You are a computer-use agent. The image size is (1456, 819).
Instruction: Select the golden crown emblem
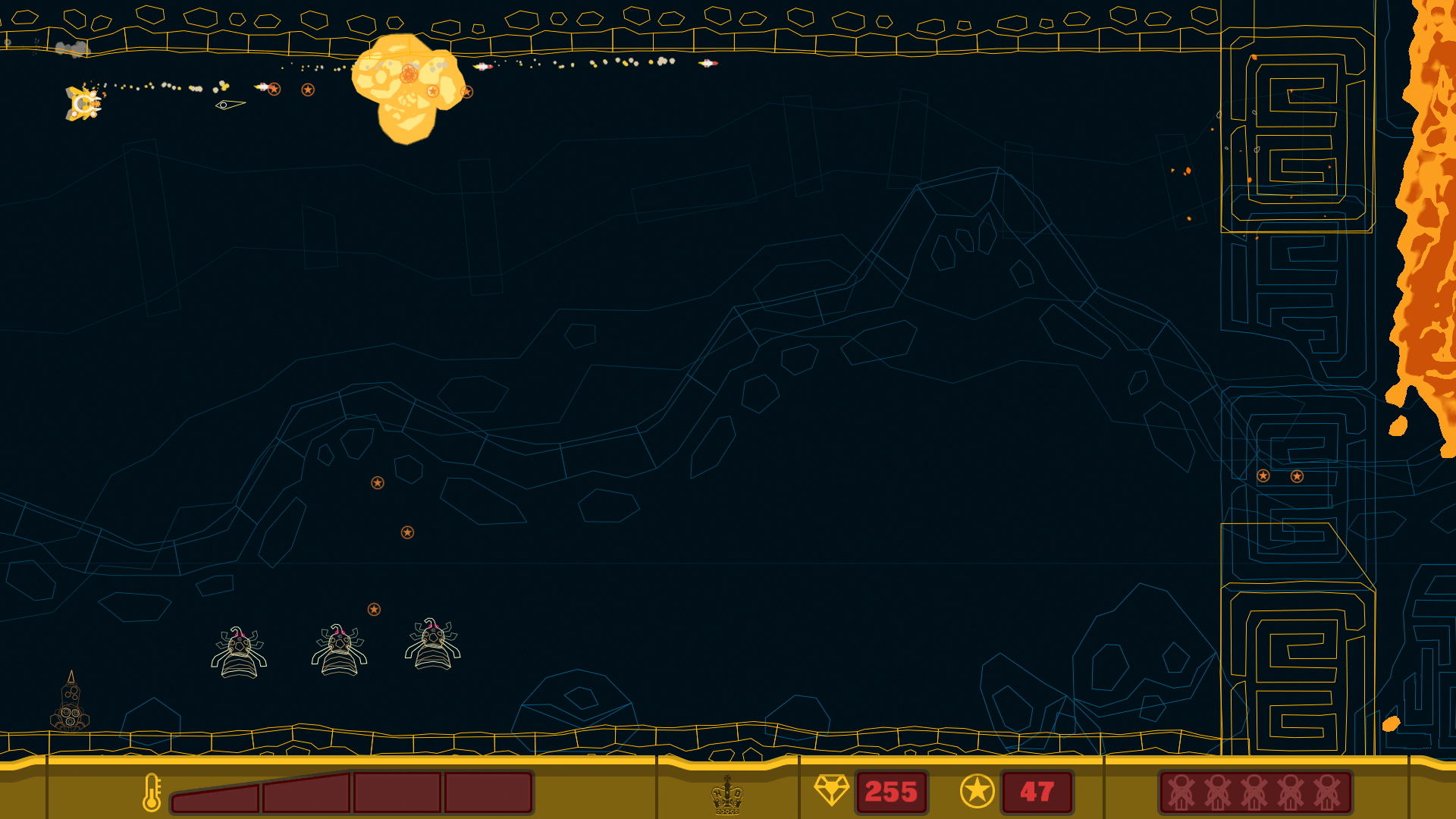[726, 795]
